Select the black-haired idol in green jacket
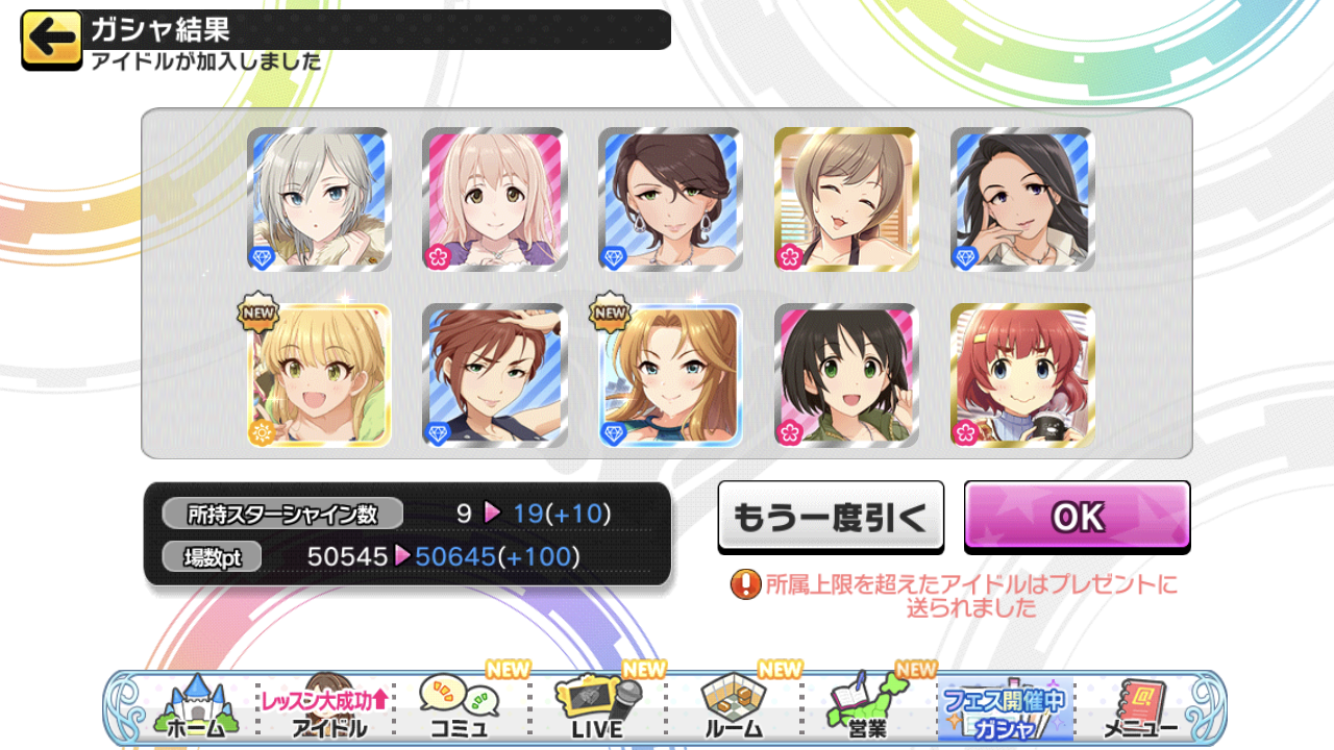The width and height of the screenshot is (1334, 750). point(846,375)
